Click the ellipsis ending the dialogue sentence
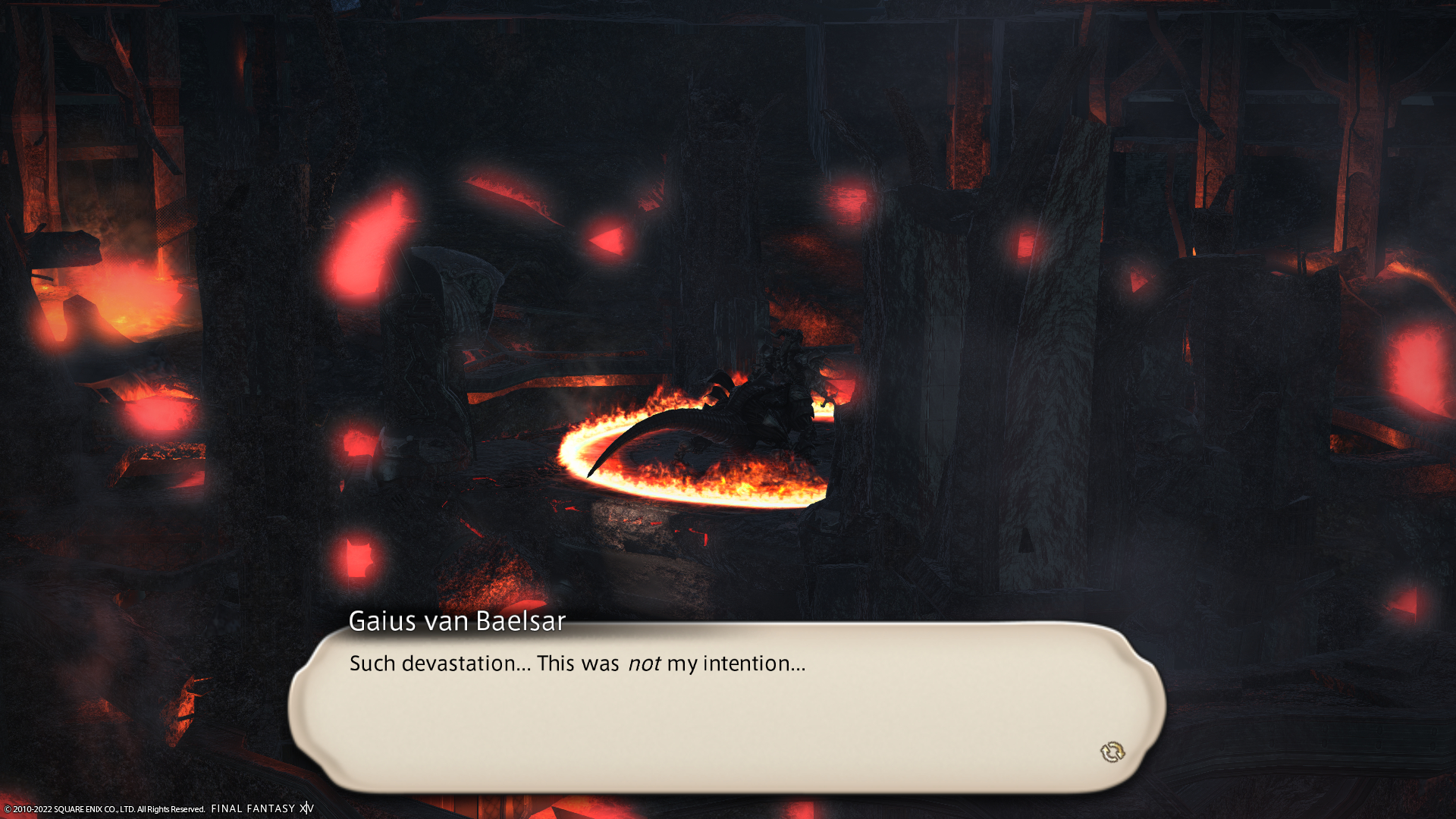 pos(798,669)
